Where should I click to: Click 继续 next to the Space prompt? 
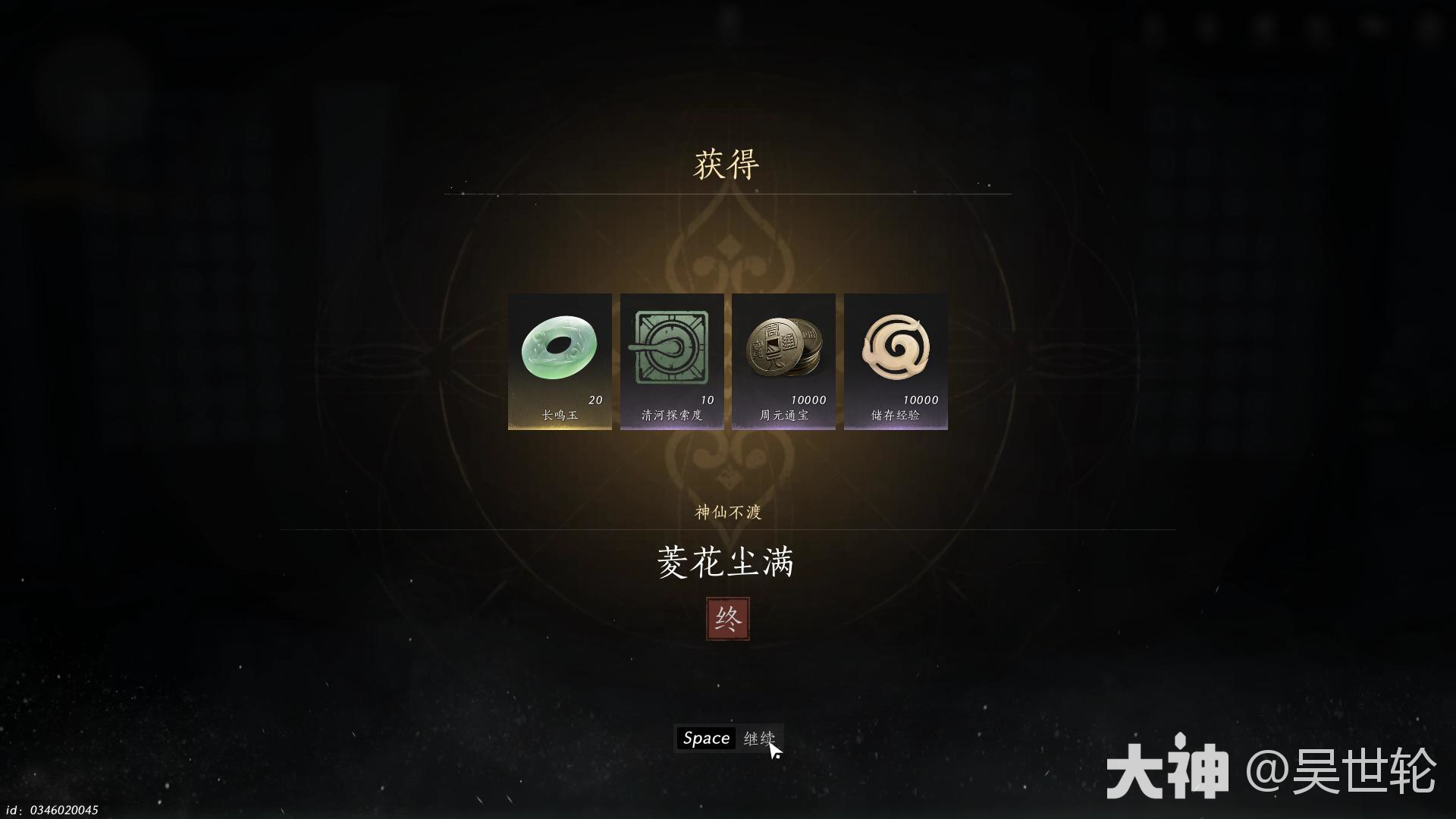tap(762, 737)
